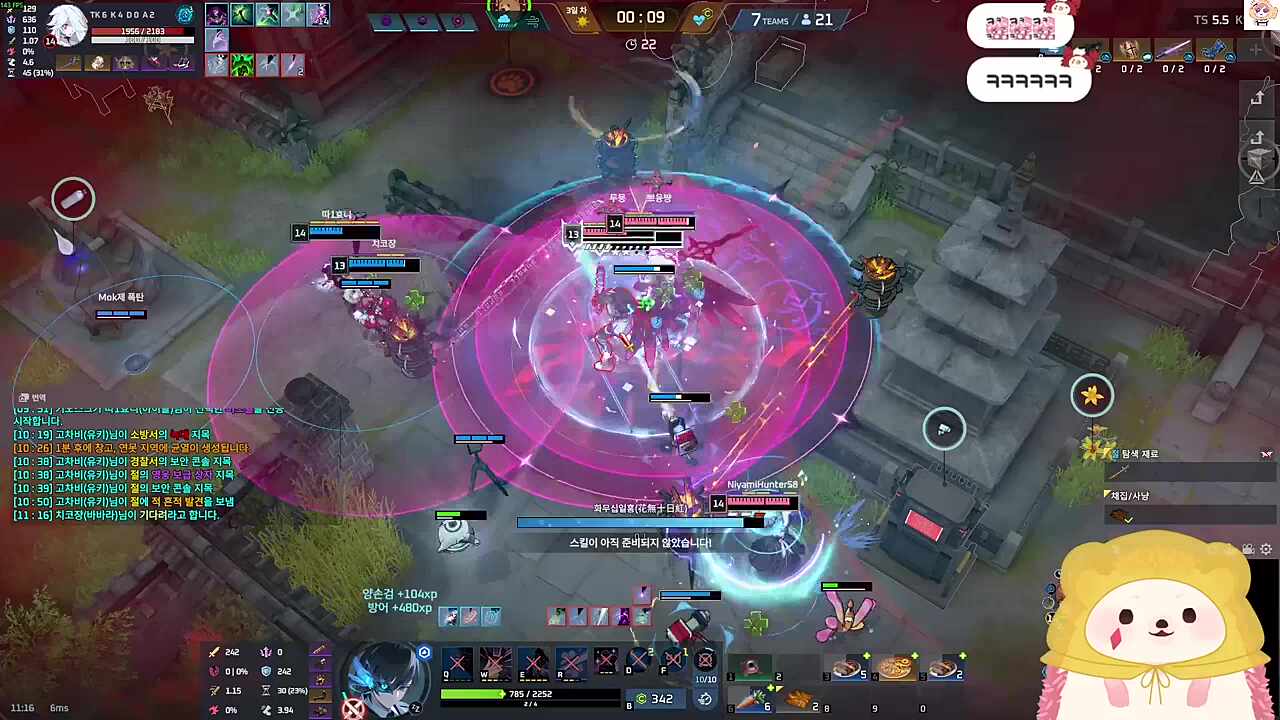The width and height of the screenshot is (1280, 720).
Task: Click the yellow star map marker
Action: tap(1092, 396)
